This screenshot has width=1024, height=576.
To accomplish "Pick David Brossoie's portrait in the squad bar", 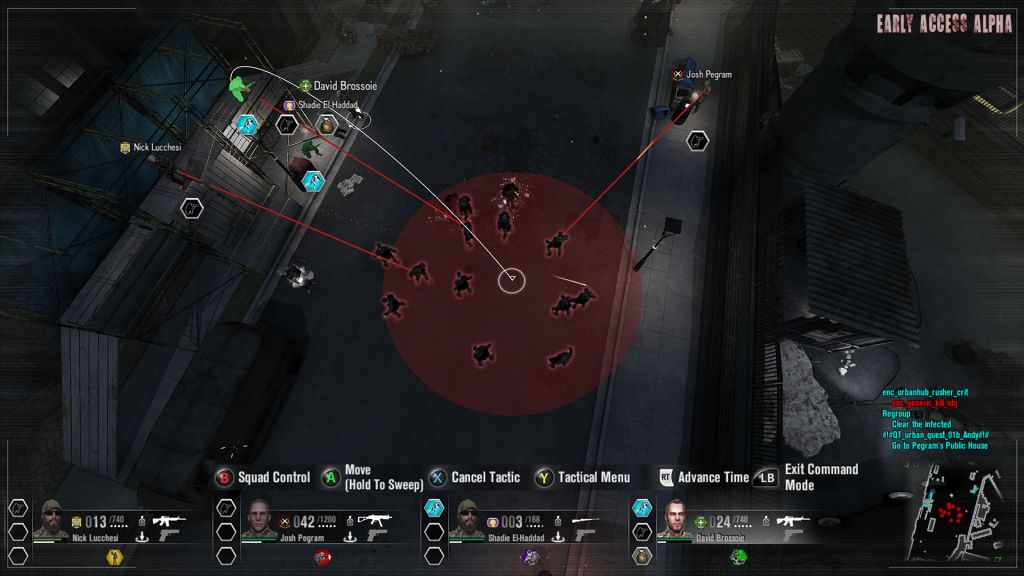I will (672, 520).
